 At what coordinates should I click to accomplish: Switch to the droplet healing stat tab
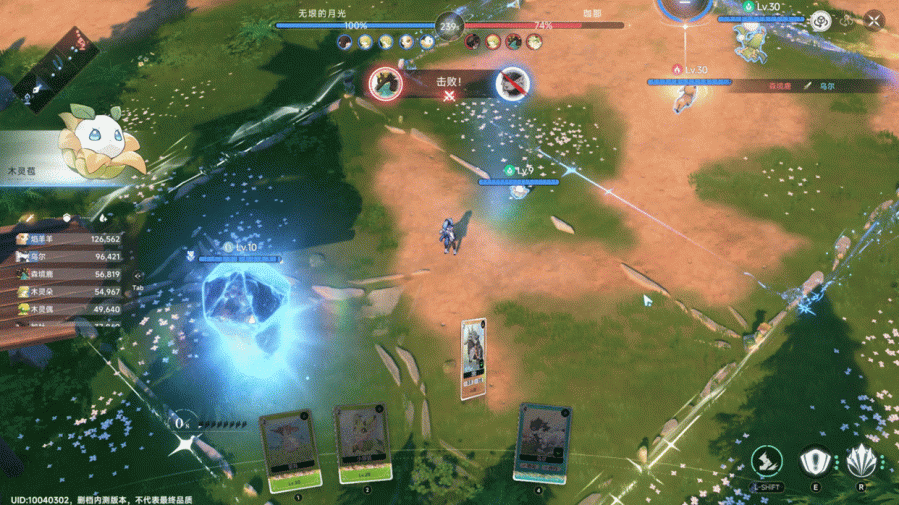104,218
